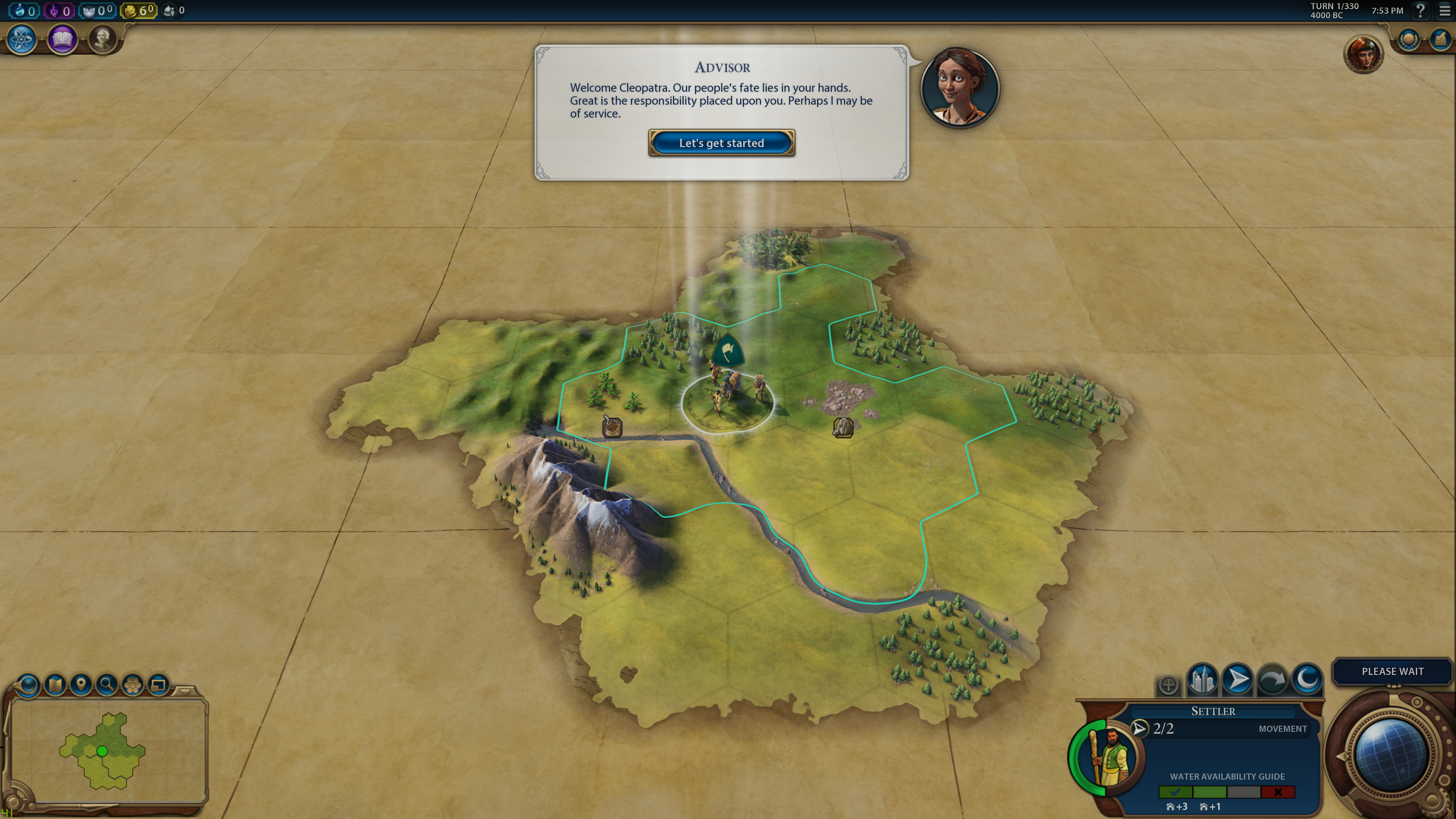This screenshot has height=819, width=1456.
Task: Open the civics tree book icon
Action: click(x=62, y=39)
